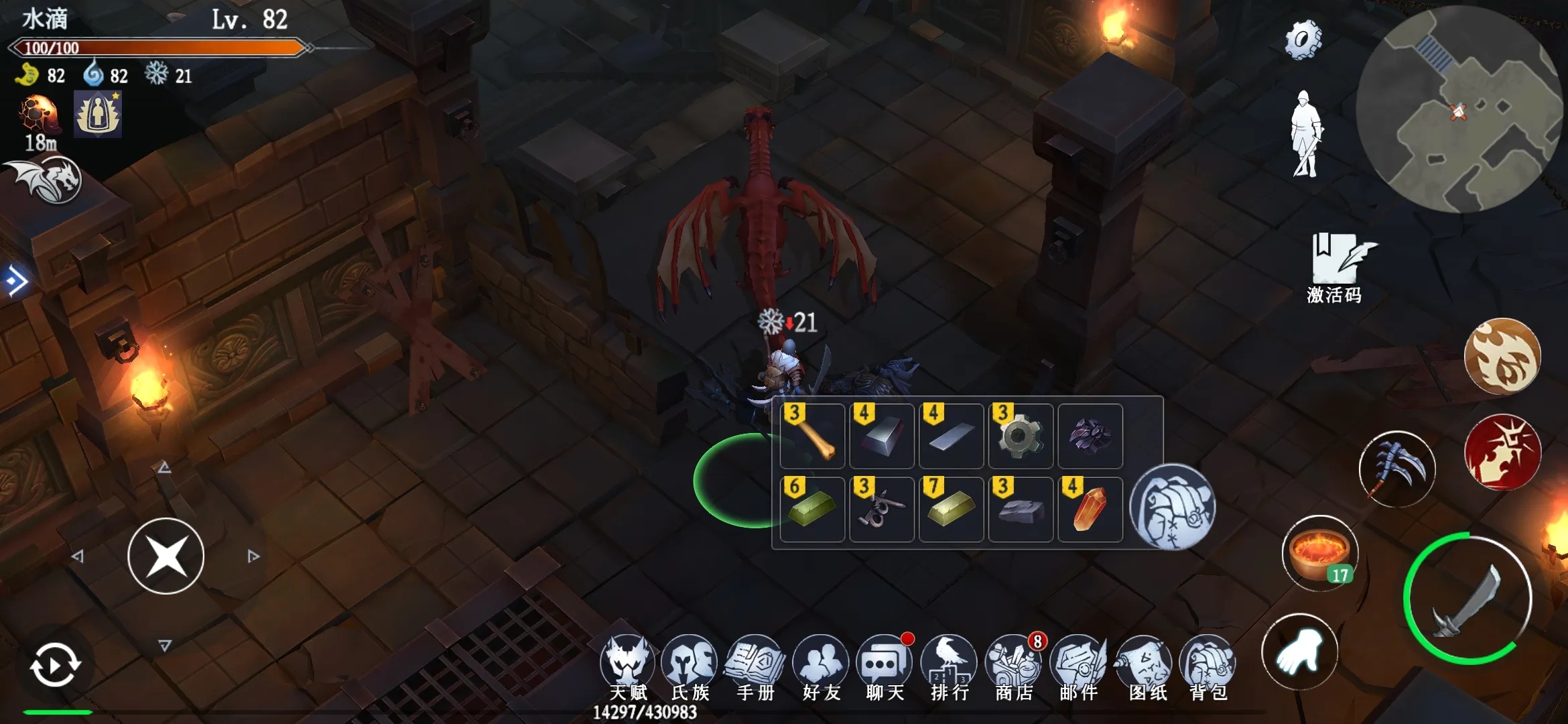1568x724 pixels.
Task: Open the white knight equipment icon
Action: pos(1305,134)
